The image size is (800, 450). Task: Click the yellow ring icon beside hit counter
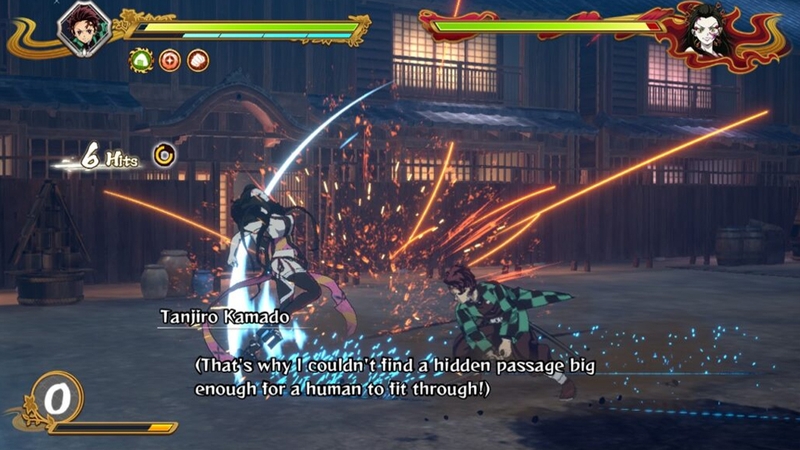(x=165, y=154)
